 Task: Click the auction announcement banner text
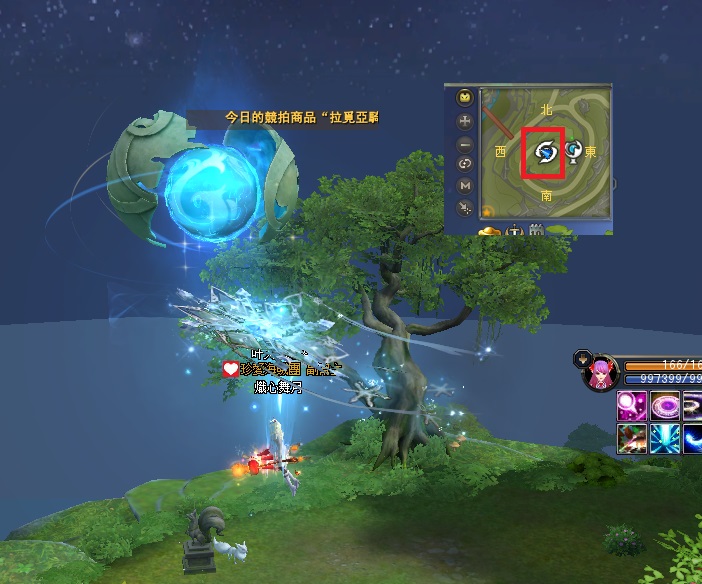point(301,117)
